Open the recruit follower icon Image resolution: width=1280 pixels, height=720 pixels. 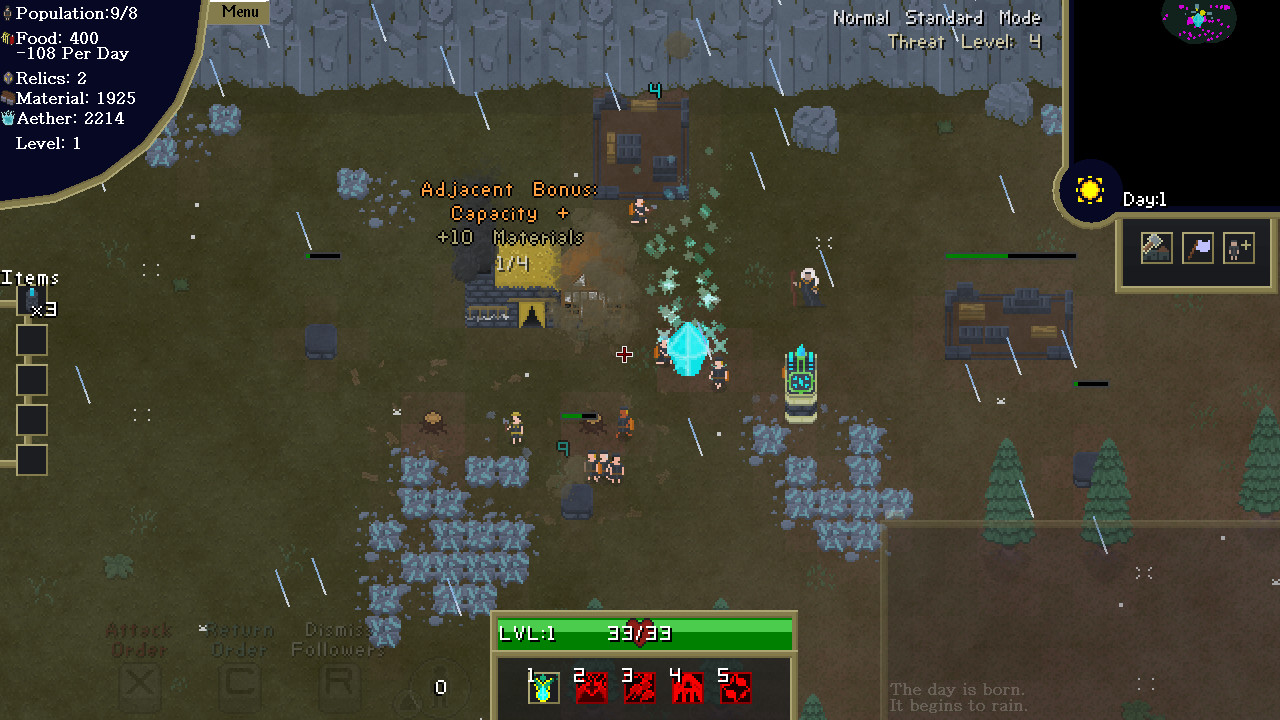[x=1238, y=248]
